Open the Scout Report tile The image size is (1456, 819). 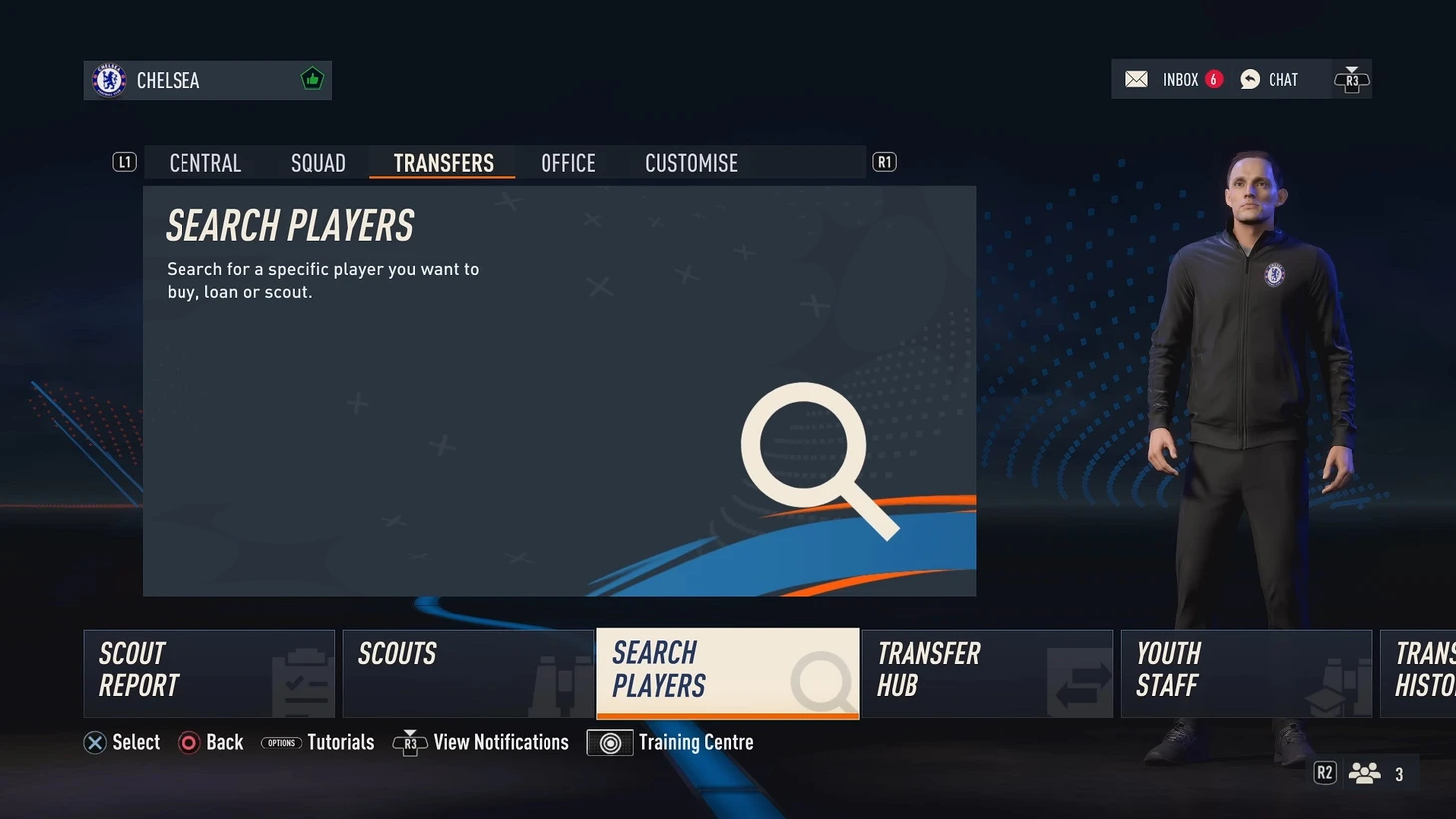(208, 673)
